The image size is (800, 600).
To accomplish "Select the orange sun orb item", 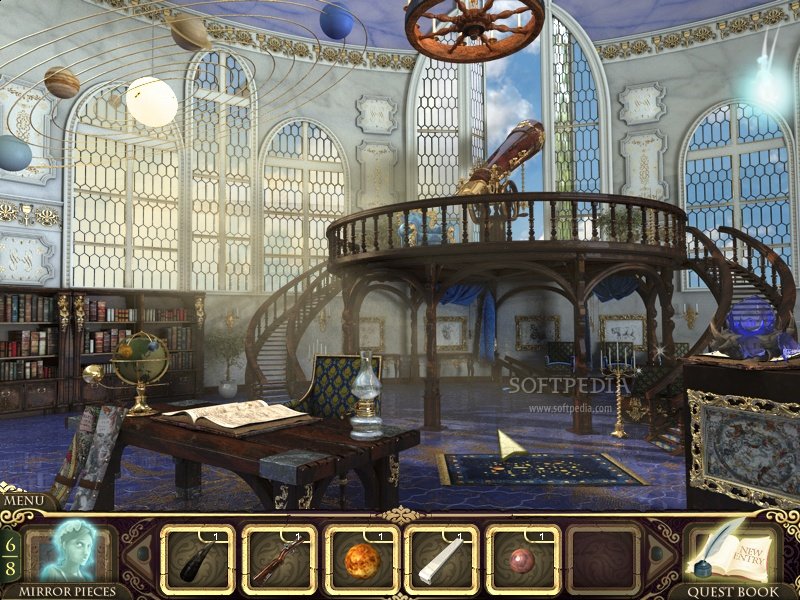I will click(x=361, y=560).
